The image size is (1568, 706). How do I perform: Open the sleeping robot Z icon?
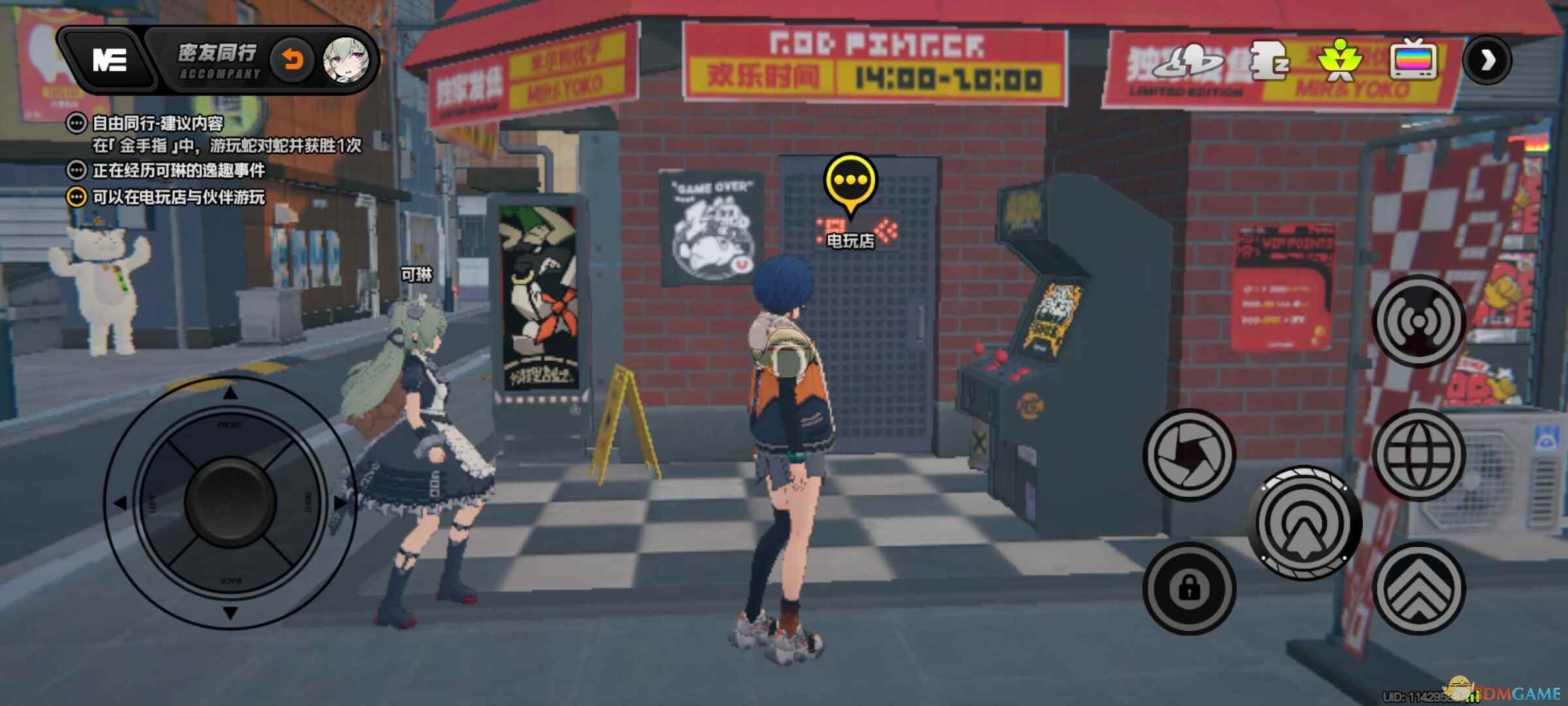(x=1269, y=60)
